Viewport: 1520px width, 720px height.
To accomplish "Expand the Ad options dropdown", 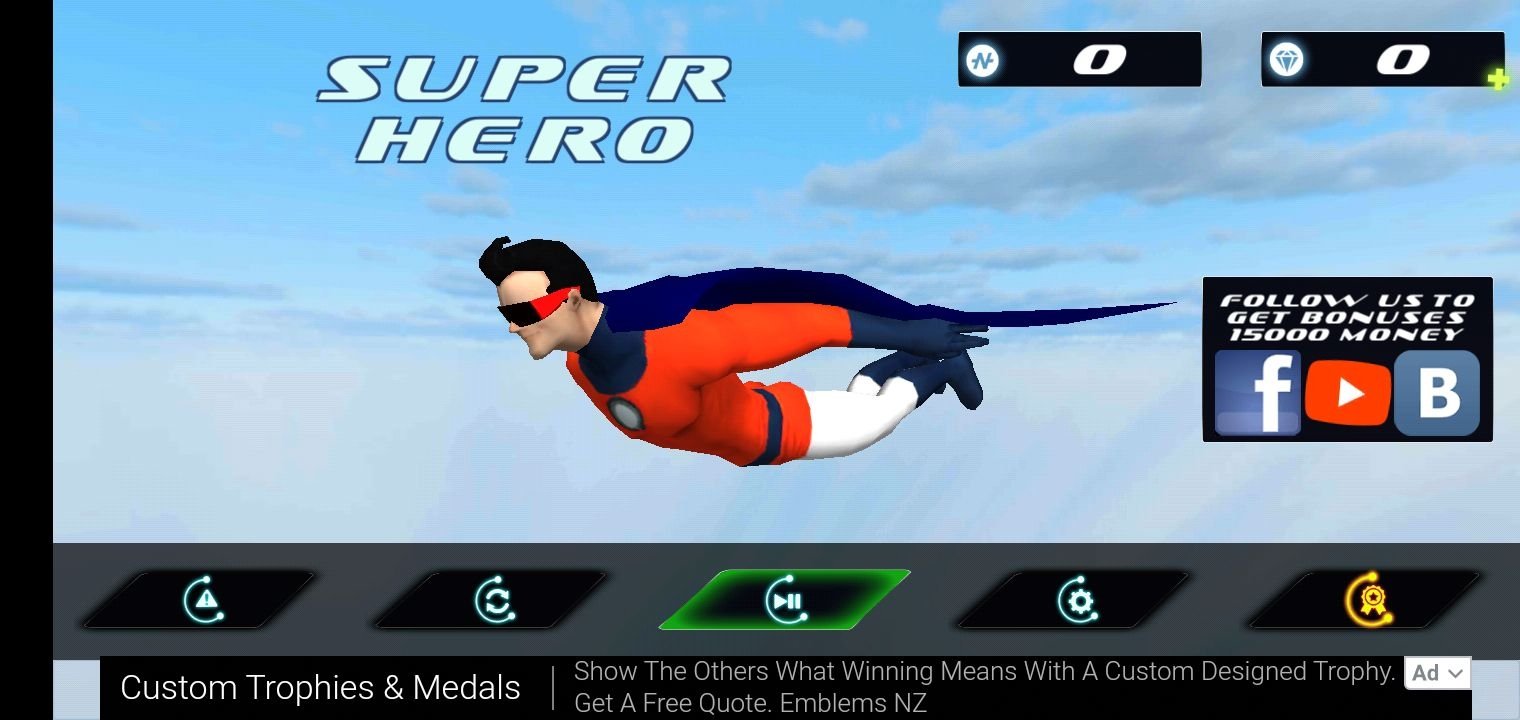I will point(1437,673).
